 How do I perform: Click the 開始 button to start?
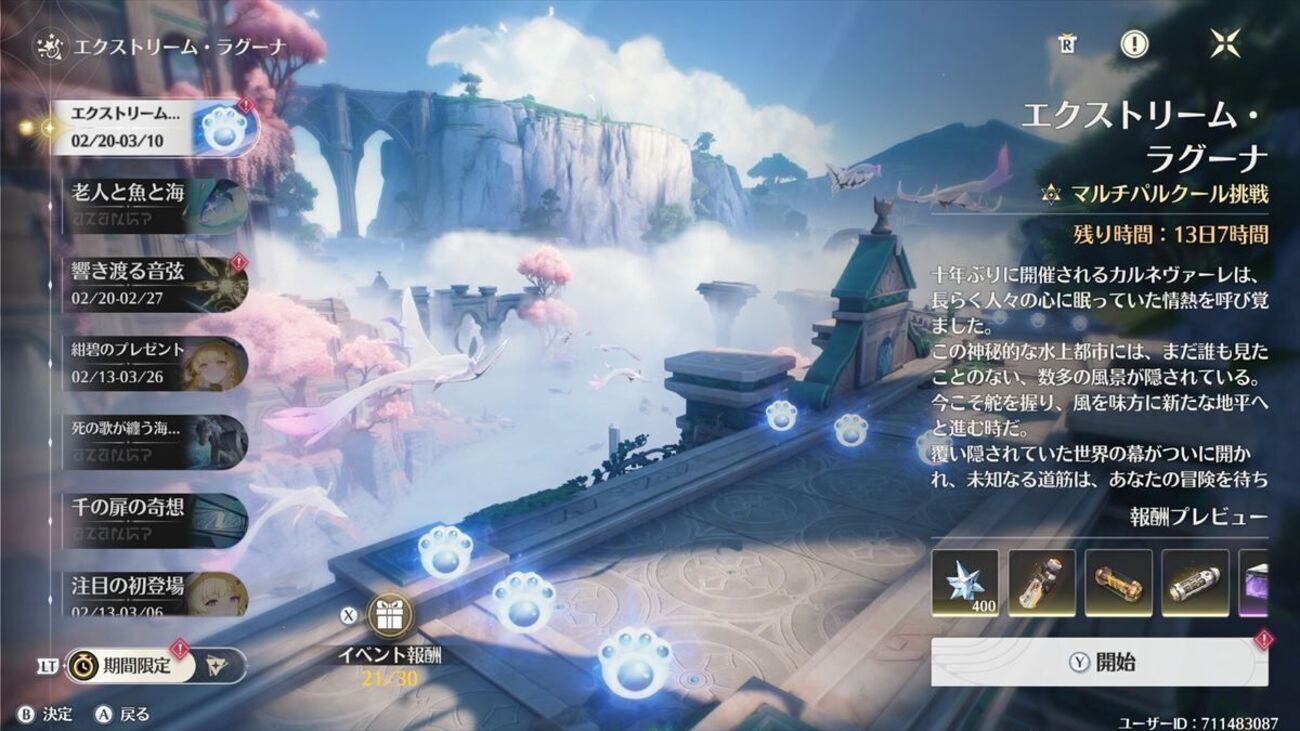[1099, 662]
